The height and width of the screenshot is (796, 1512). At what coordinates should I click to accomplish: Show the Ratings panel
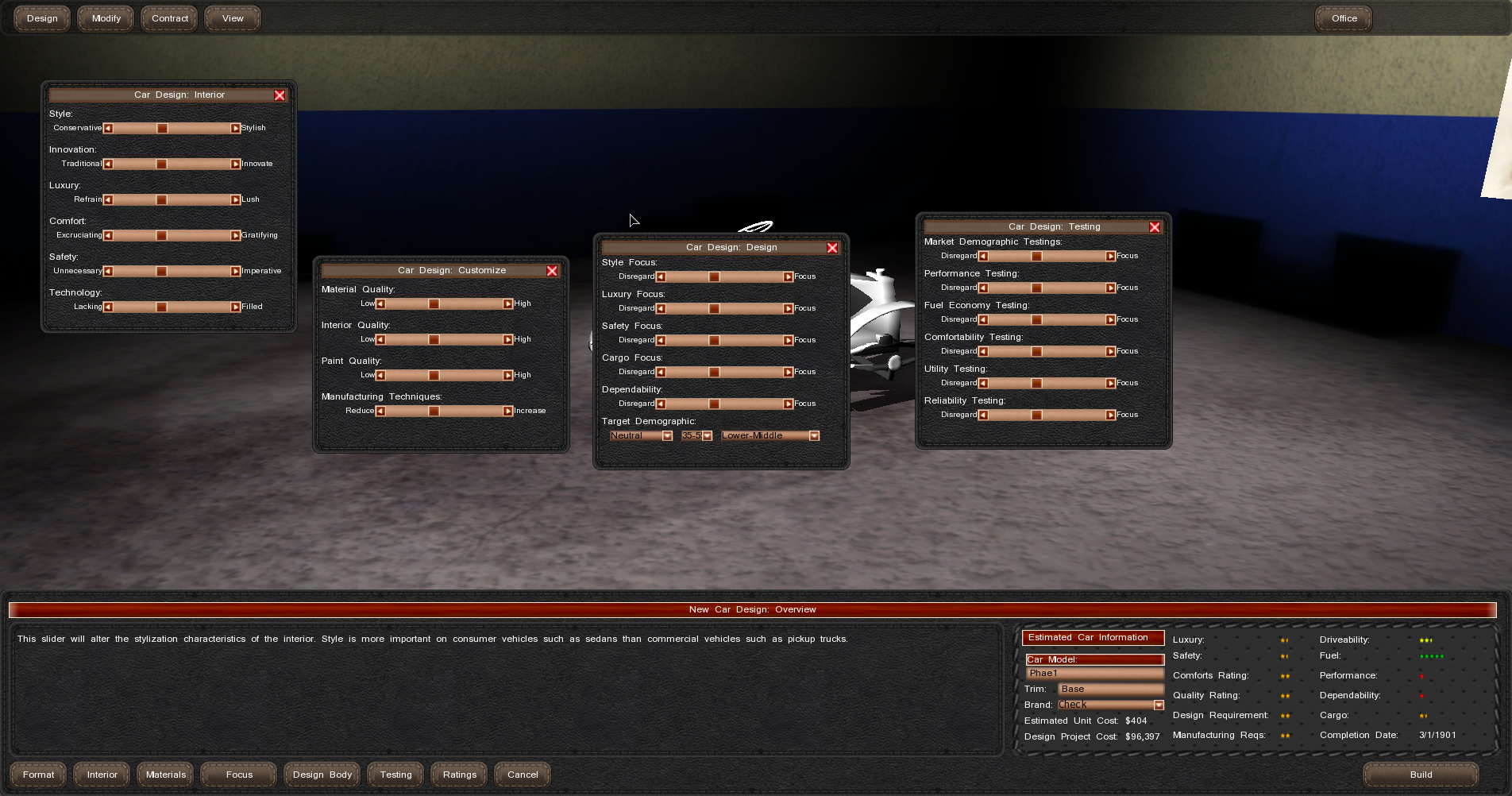point(460,775)
